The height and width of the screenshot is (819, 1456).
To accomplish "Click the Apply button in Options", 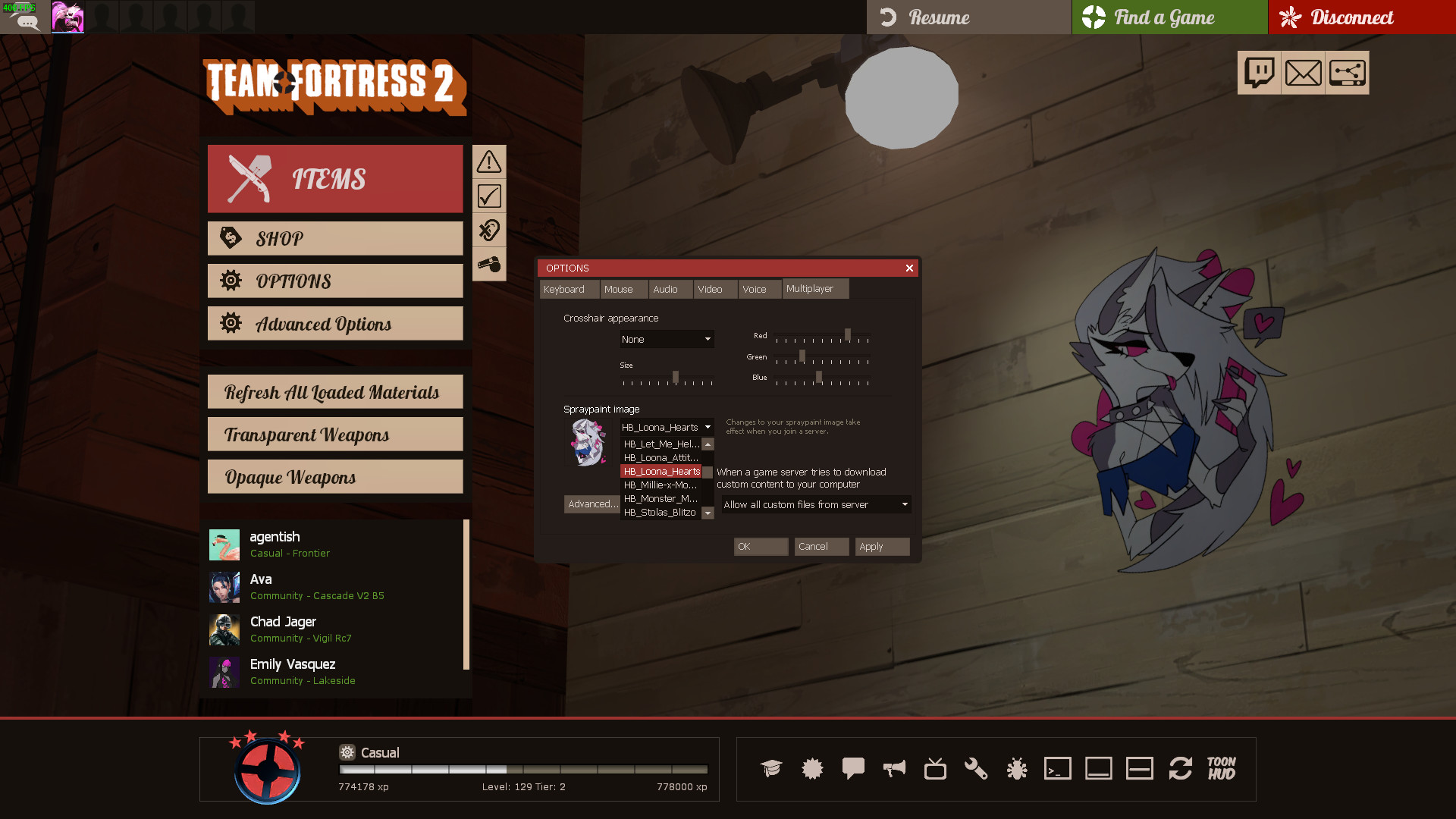I will tap(881, 546).
